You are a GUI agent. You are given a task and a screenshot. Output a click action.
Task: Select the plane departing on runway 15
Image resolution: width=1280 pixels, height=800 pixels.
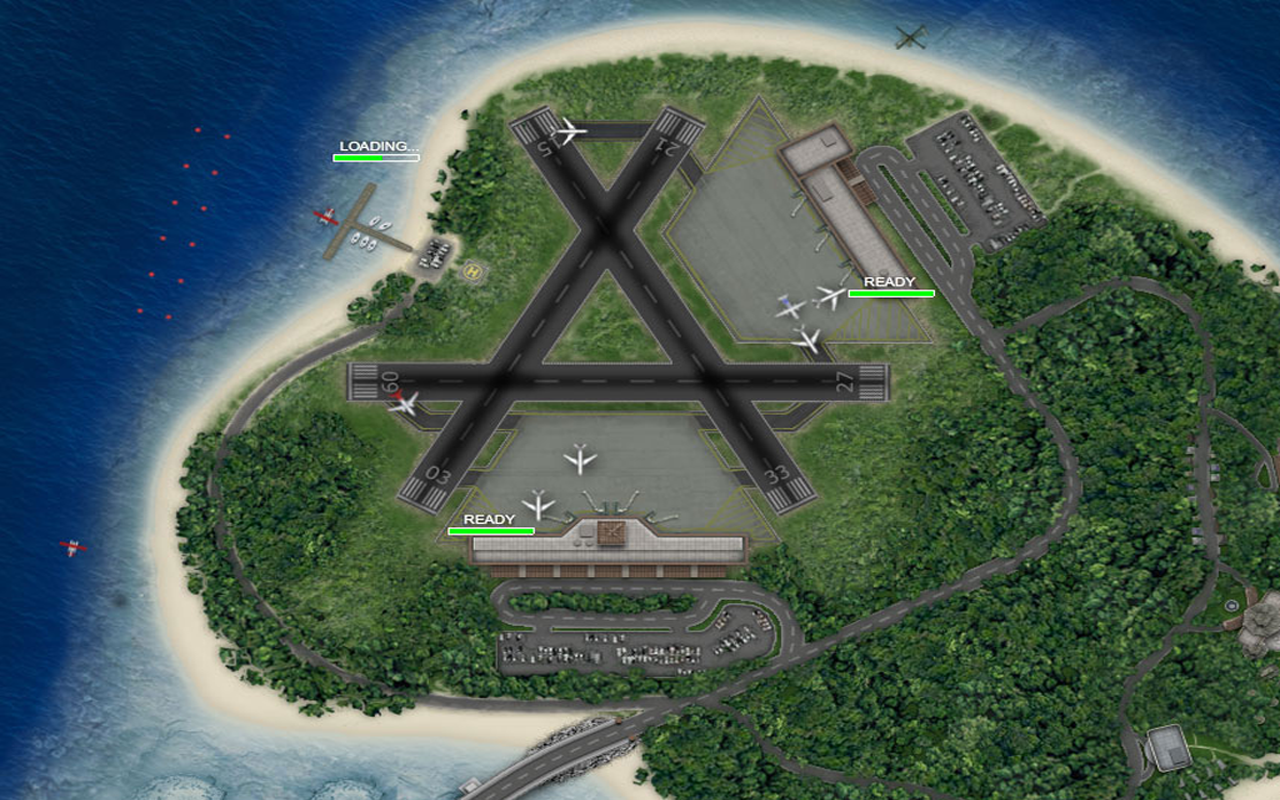[566, 130]
